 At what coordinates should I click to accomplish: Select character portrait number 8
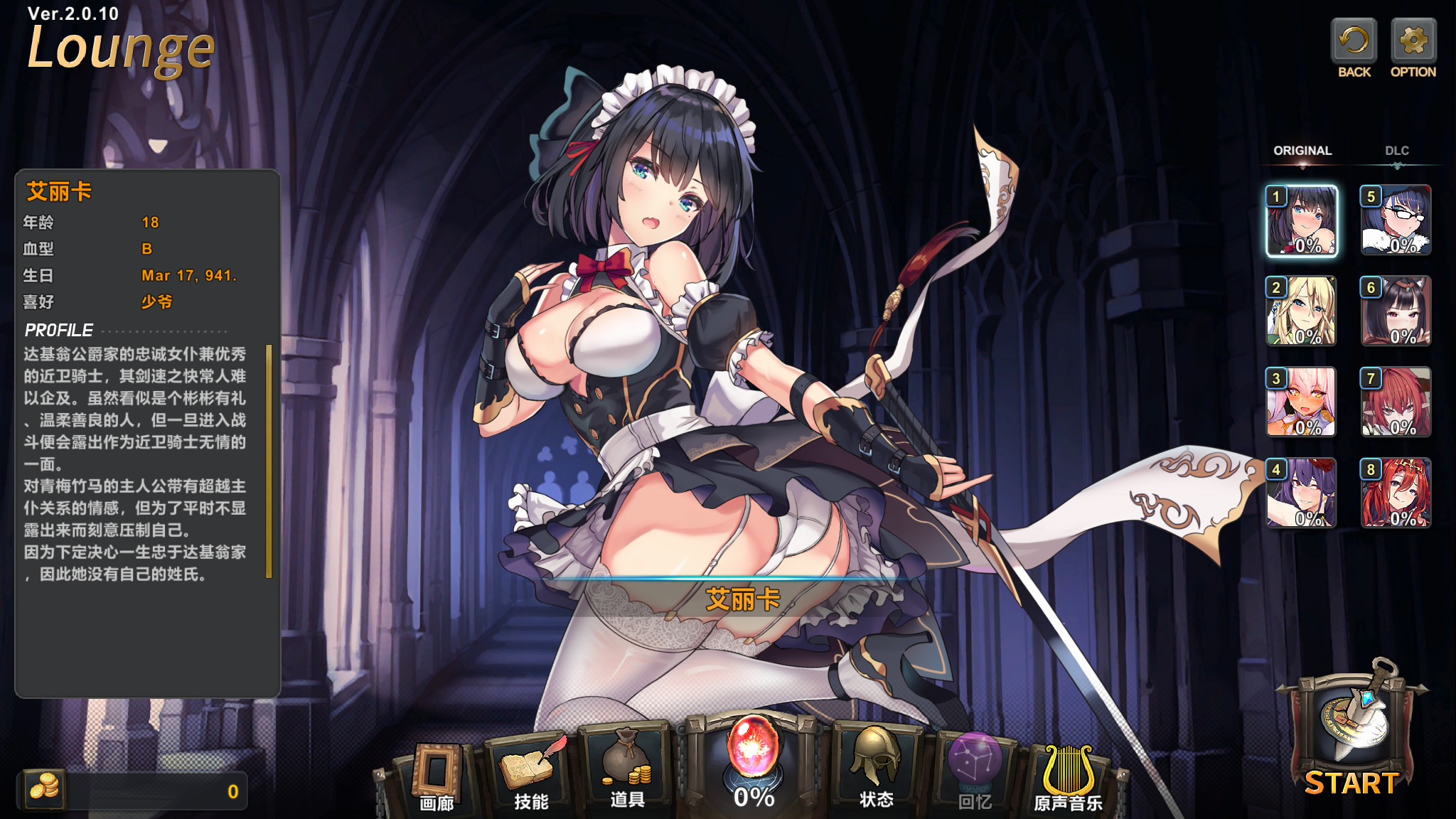[1396, 493]
